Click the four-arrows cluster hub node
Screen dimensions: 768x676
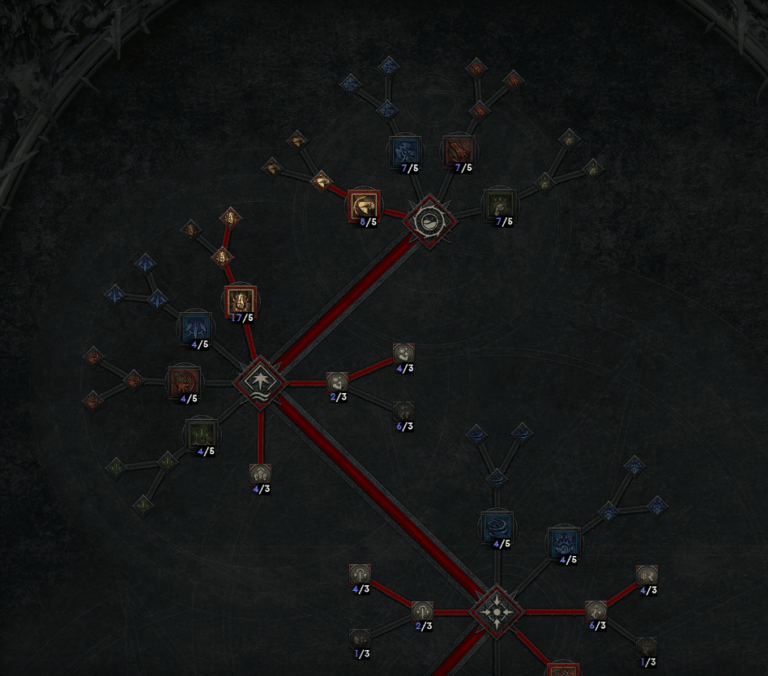(496, 610)
